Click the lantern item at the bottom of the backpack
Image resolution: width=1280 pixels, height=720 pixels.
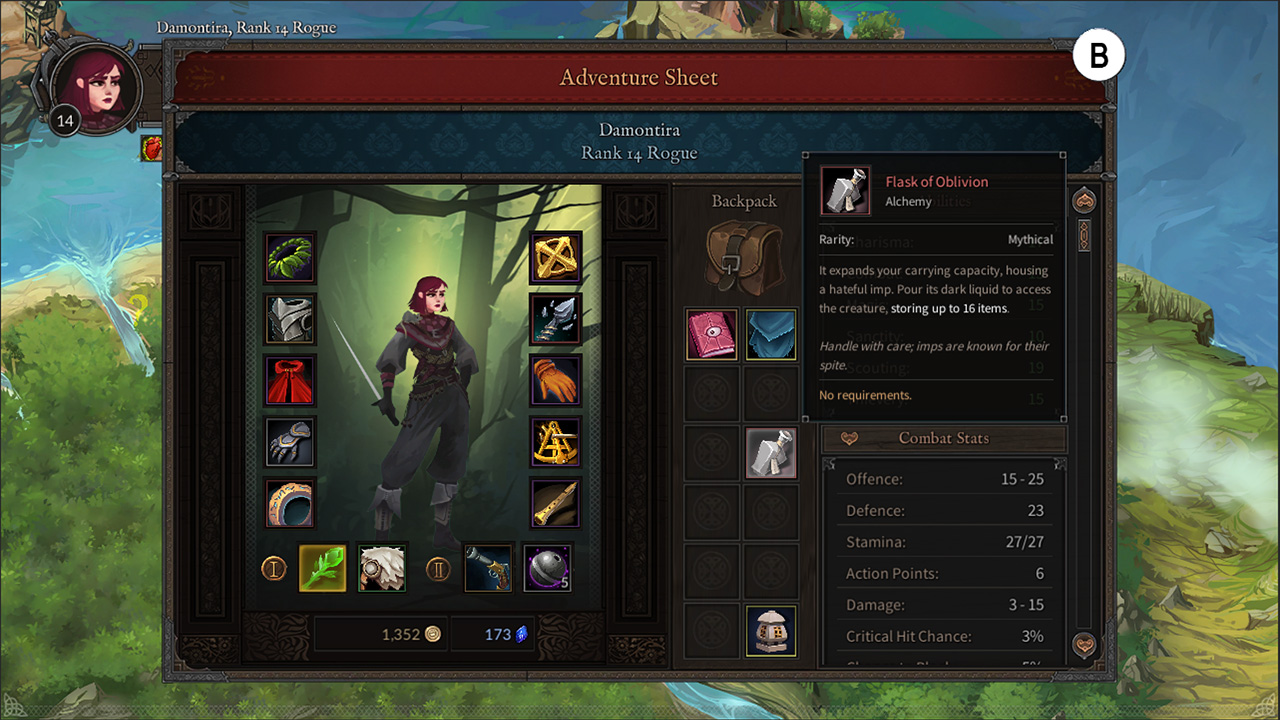[771, 631]
